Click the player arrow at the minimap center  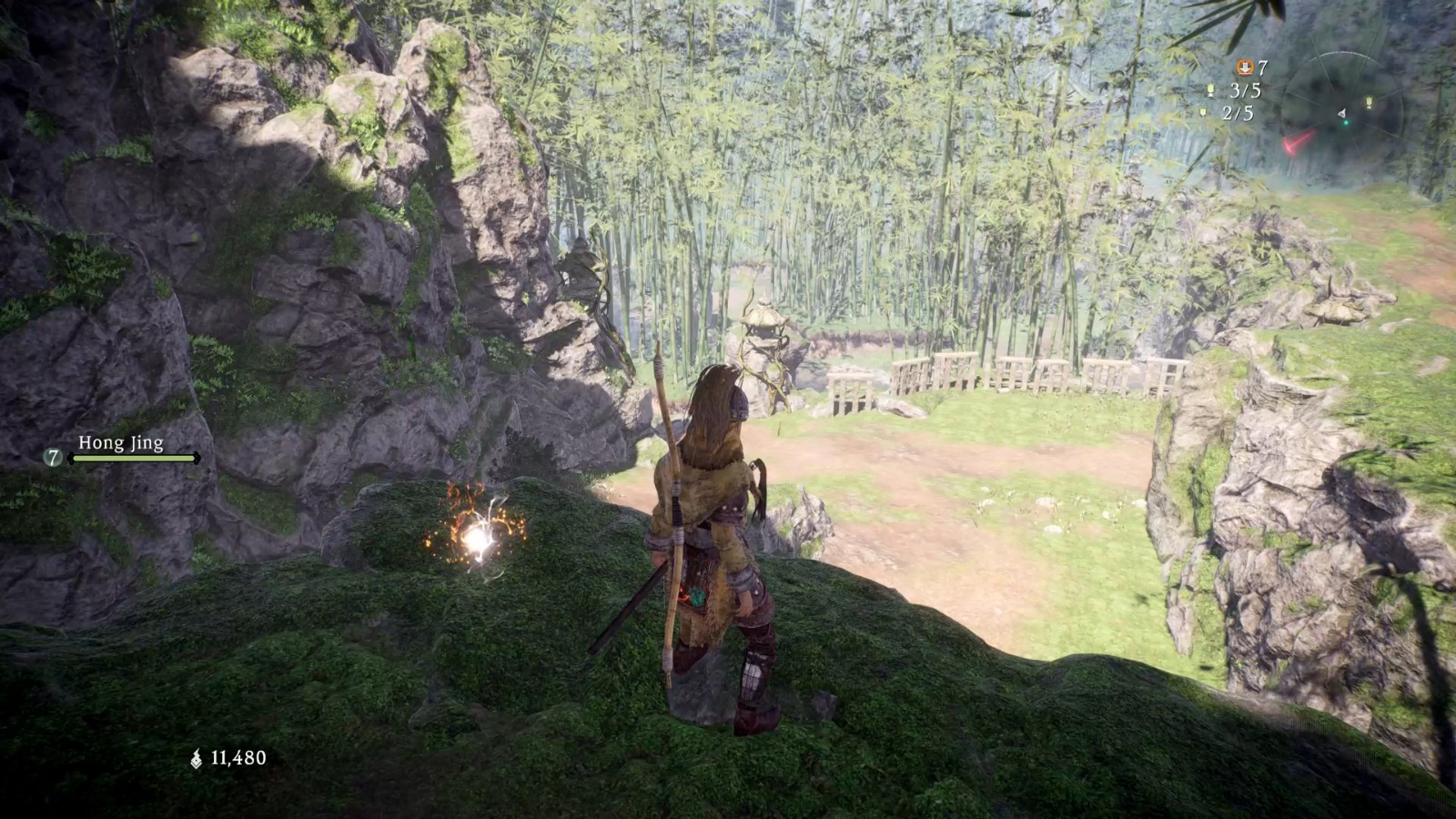coord(1342,114)
